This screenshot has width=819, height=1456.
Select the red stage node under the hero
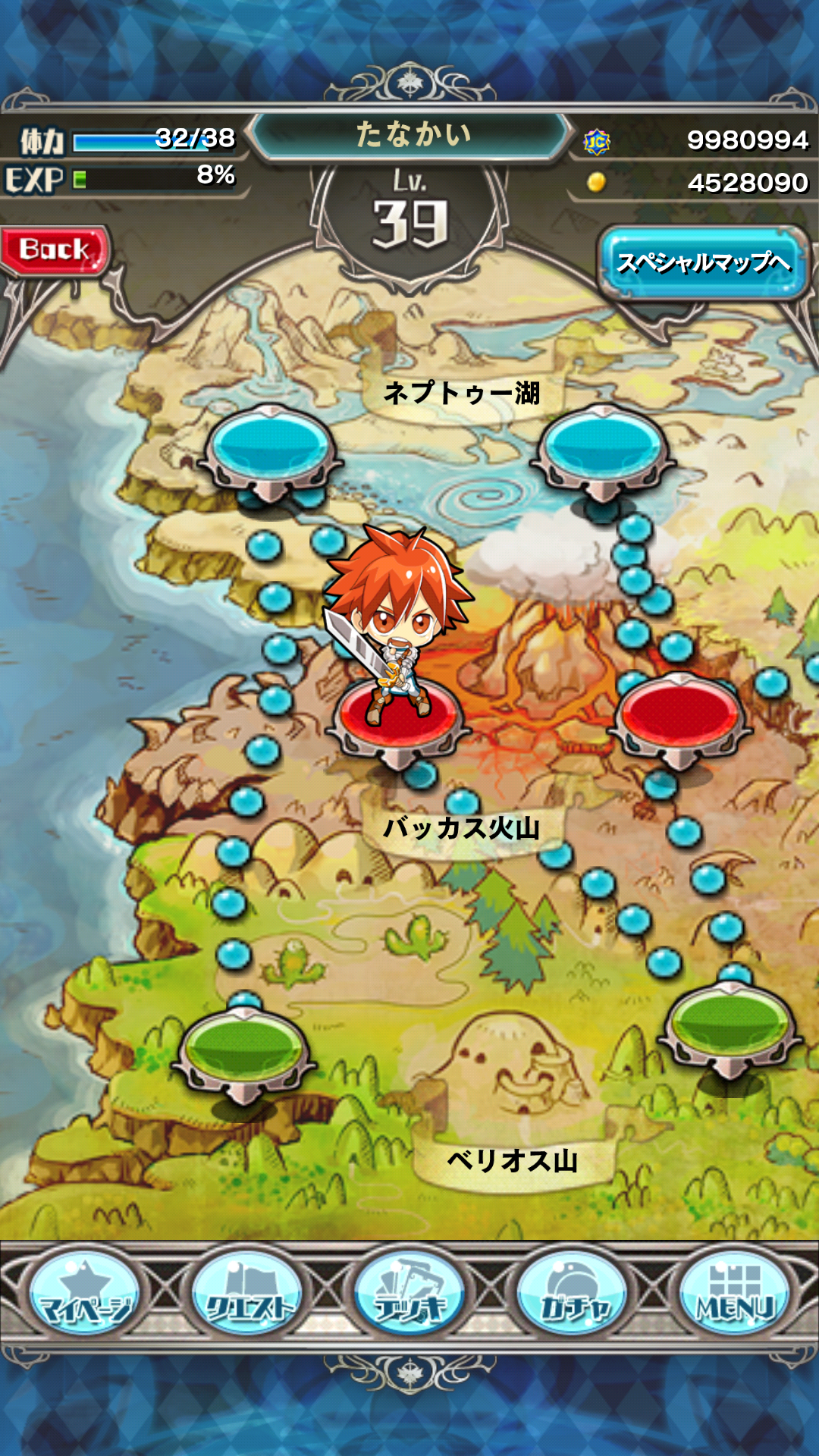pos(400,724)
